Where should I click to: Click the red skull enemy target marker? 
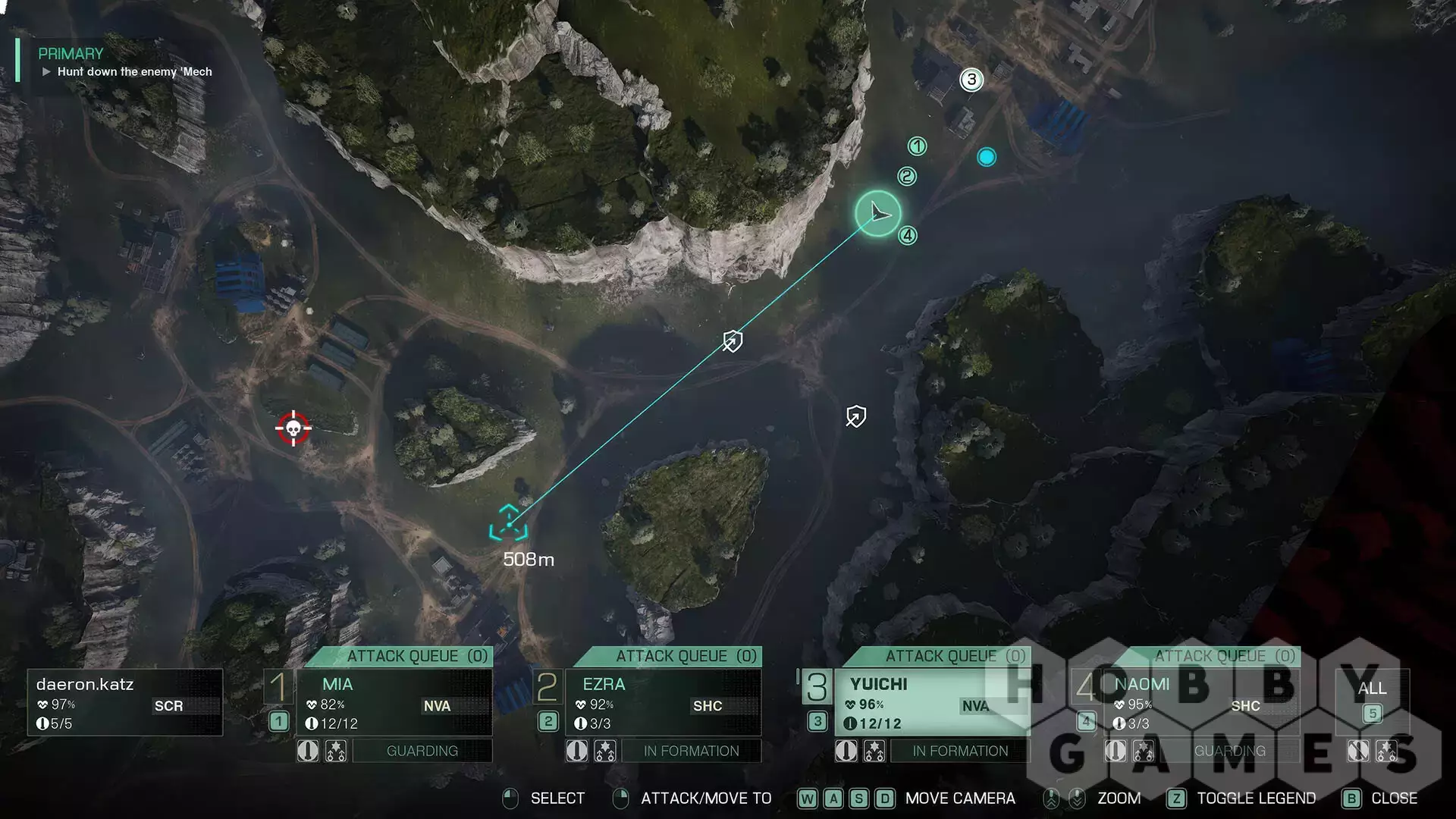[293, 428]
